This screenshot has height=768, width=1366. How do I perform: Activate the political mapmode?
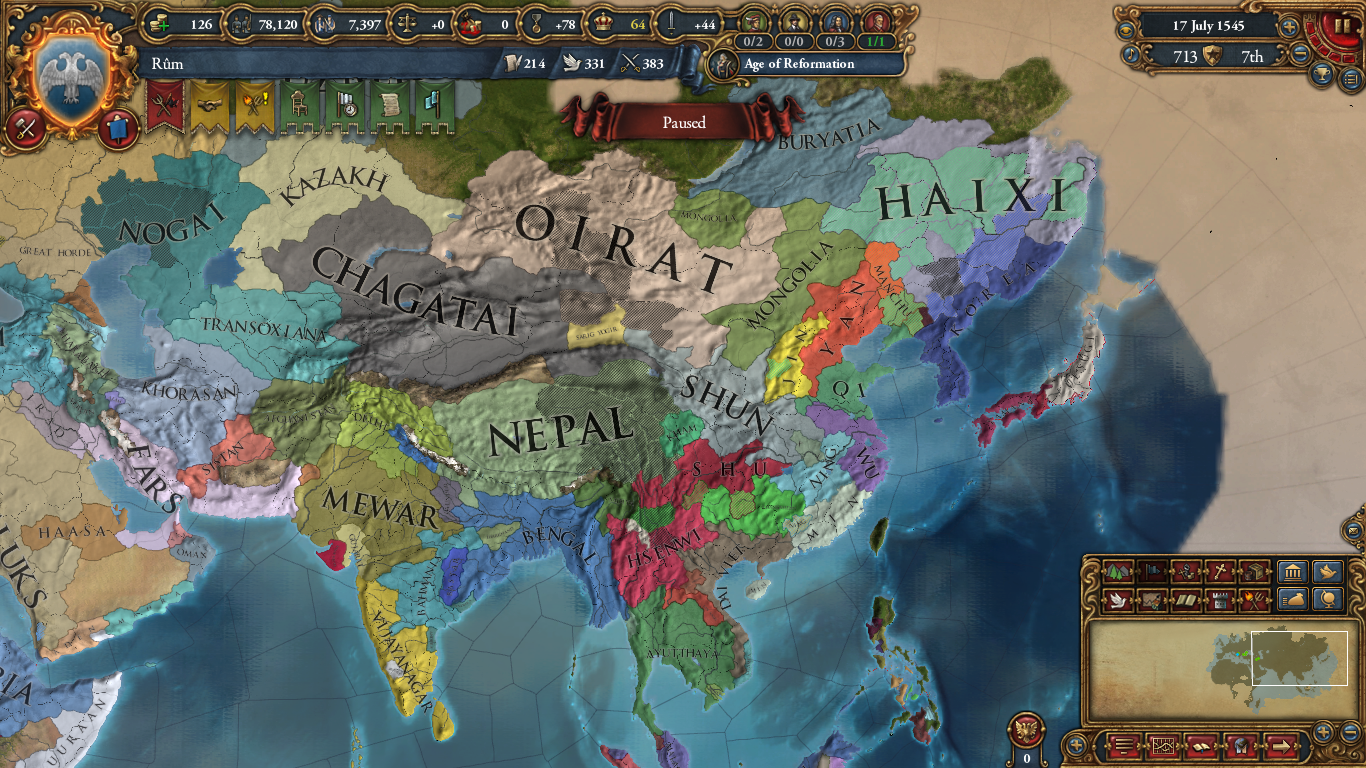(1152, 572)
